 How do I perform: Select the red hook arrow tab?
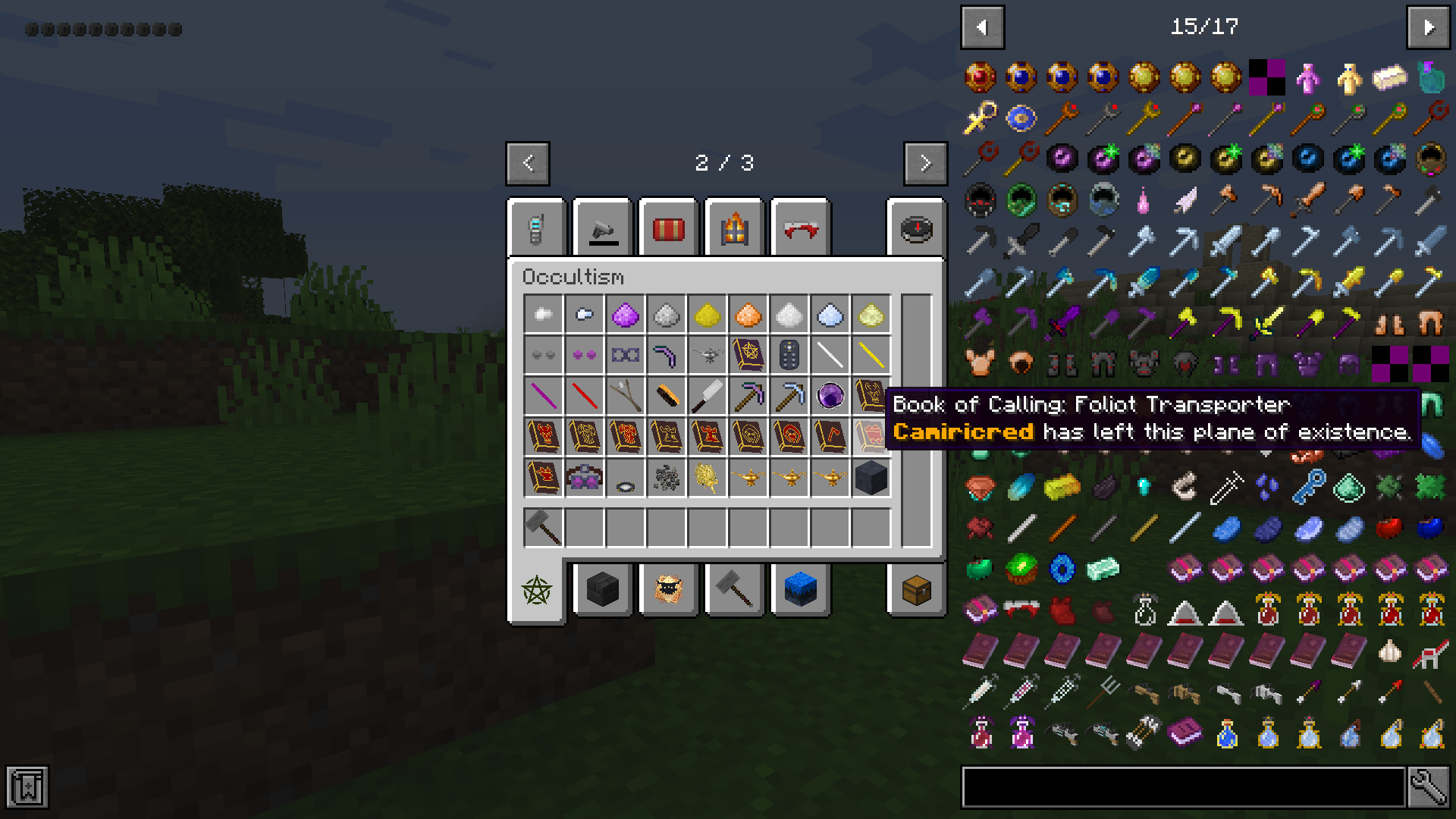coord(799,228)
